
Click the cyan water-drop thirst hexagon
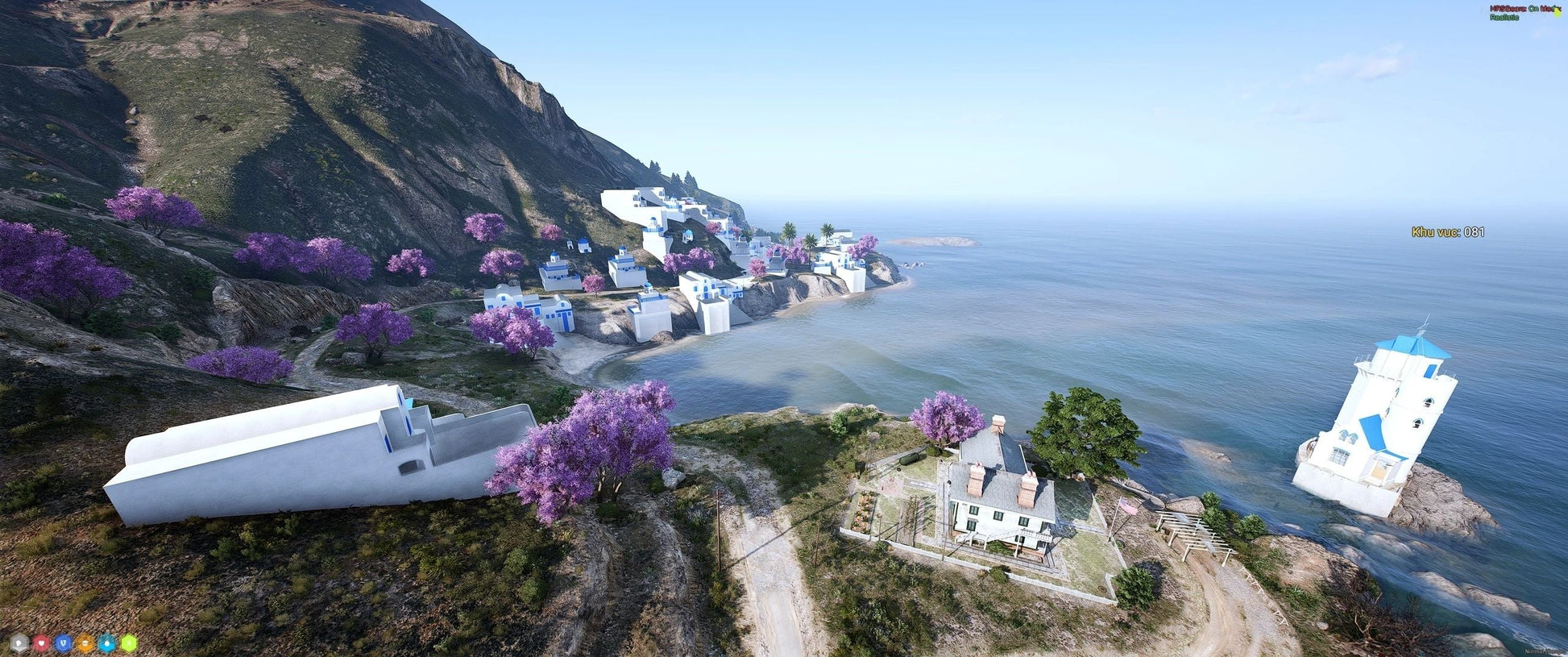click(106, 643)
